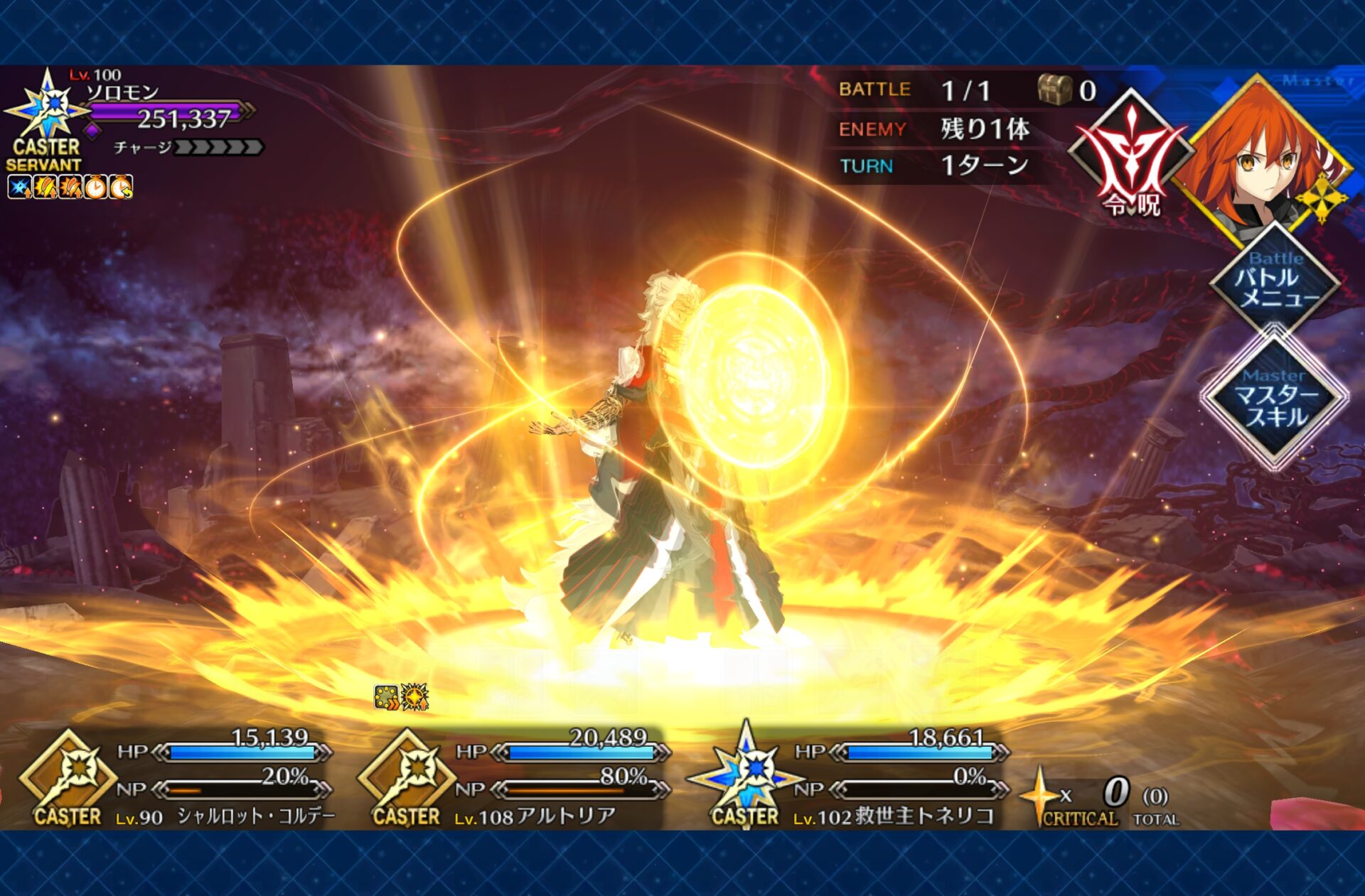The height and width of the screenshot is (896, 1365).
Task: Open the Battle Menu
Action: click(1275, 282)
